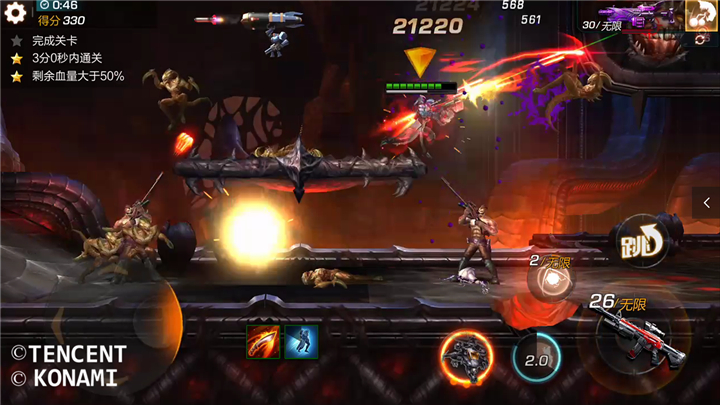The width and height of the screenshot is (720, 405).
Task: Select the health above 50% objective
Action: 70,76
